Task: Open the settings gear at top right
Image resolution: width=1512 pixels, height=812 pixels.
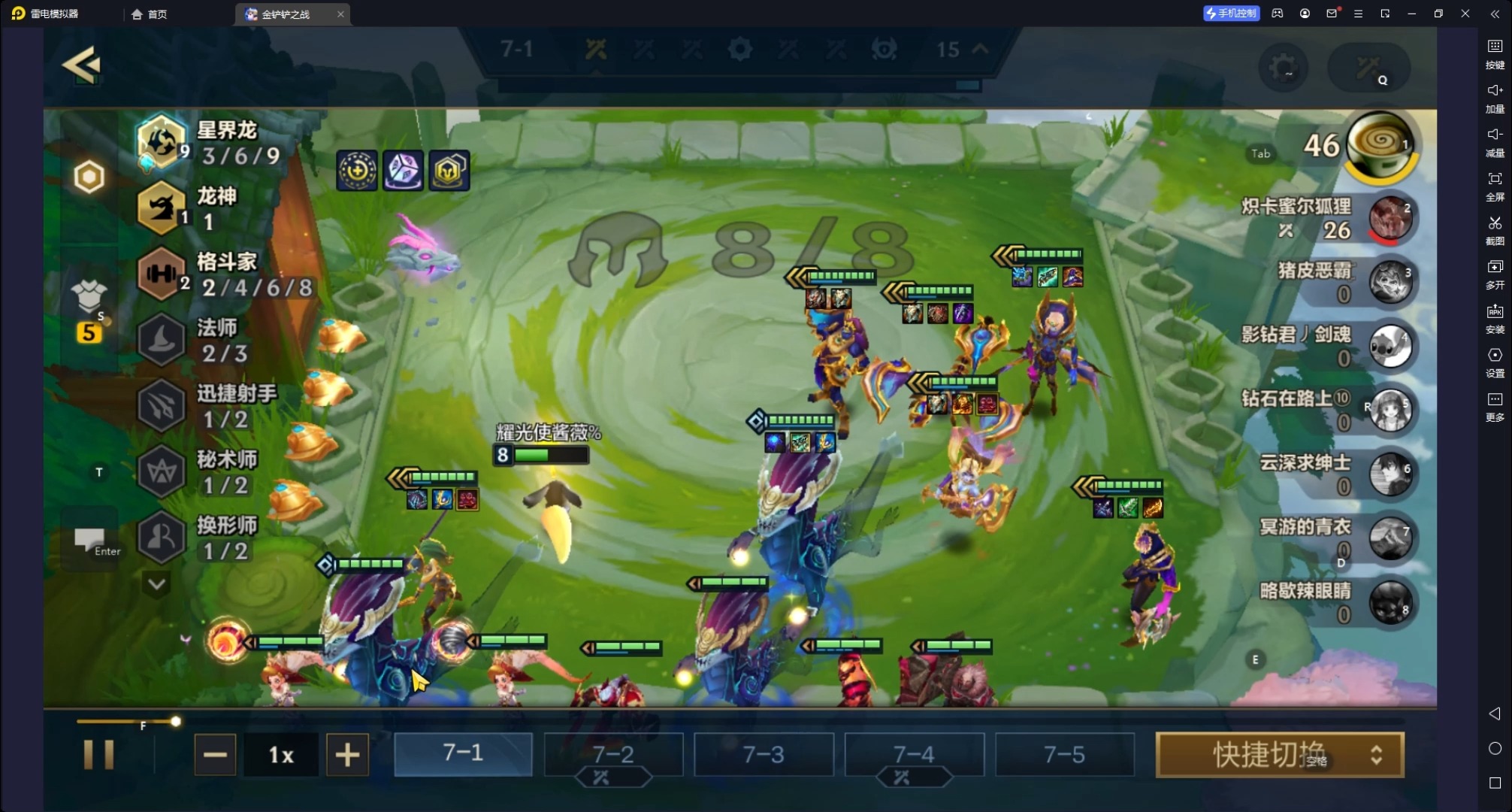Action: point(1284,68)
